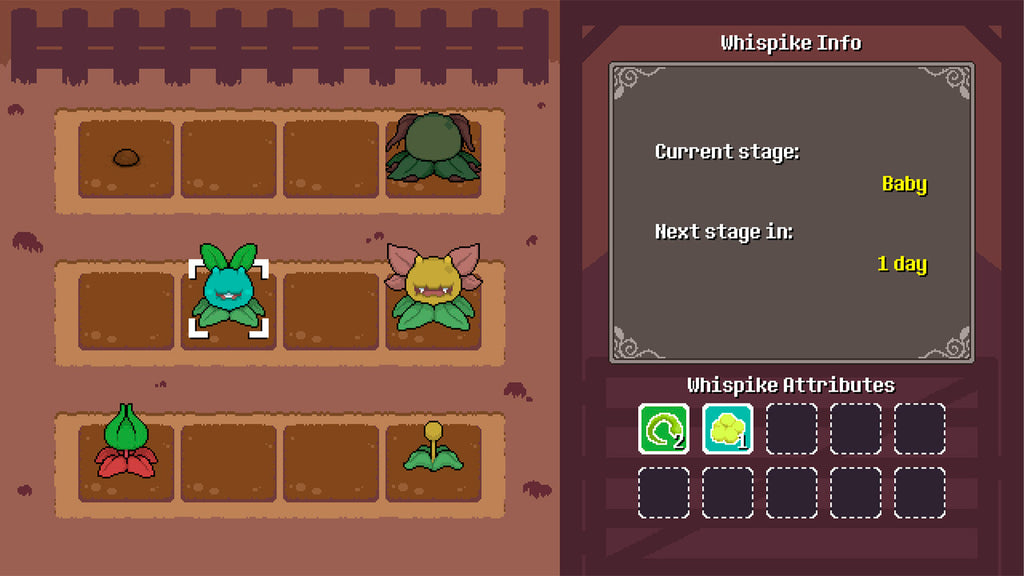Choose the green bulb plant with red leaves
Viewport: 1024px width, 576px height.
click(x=126, y=444)
